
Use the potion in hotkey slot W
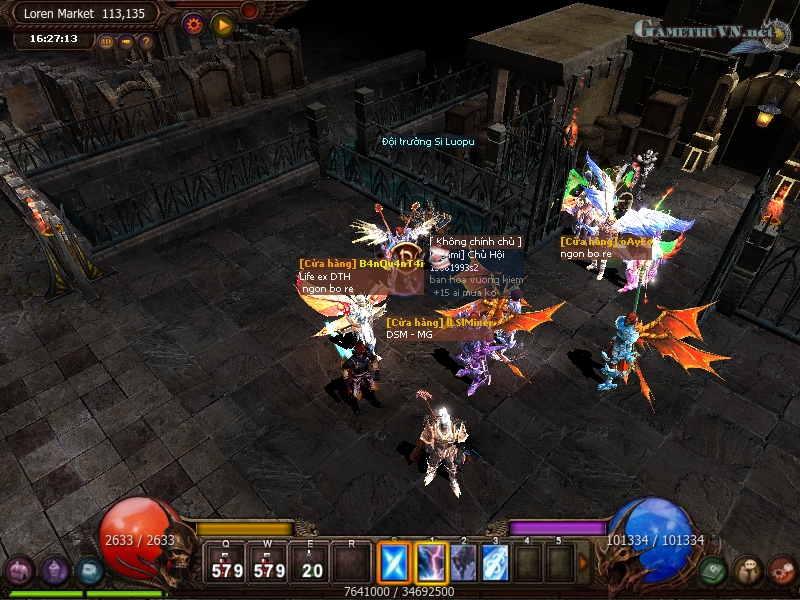[270, 564]
